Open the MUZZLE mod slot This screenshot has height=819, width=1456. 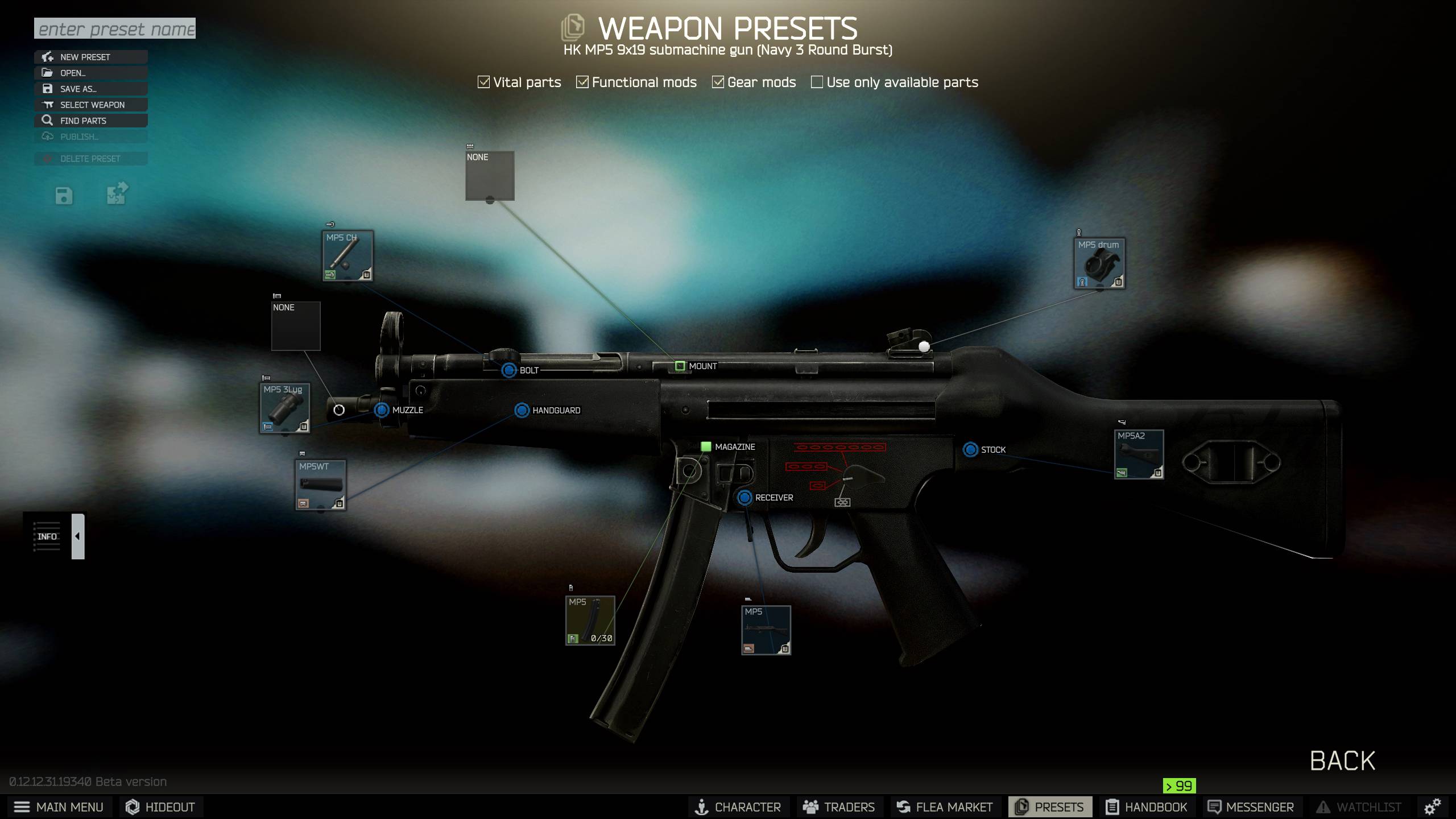[x=380, y=409]
